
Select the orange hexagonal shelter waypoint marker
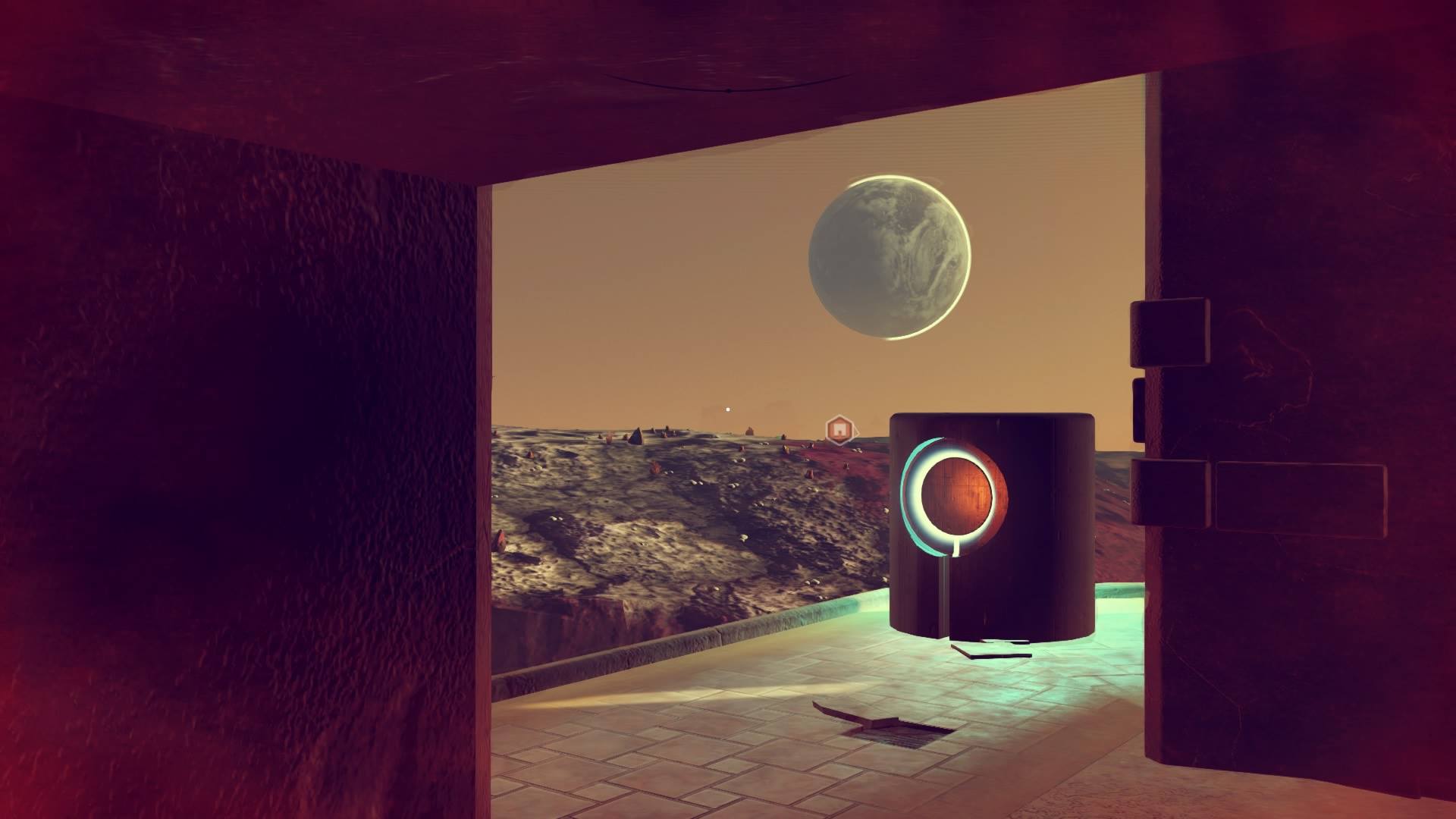pyautogui.click(x=839, y=430)
